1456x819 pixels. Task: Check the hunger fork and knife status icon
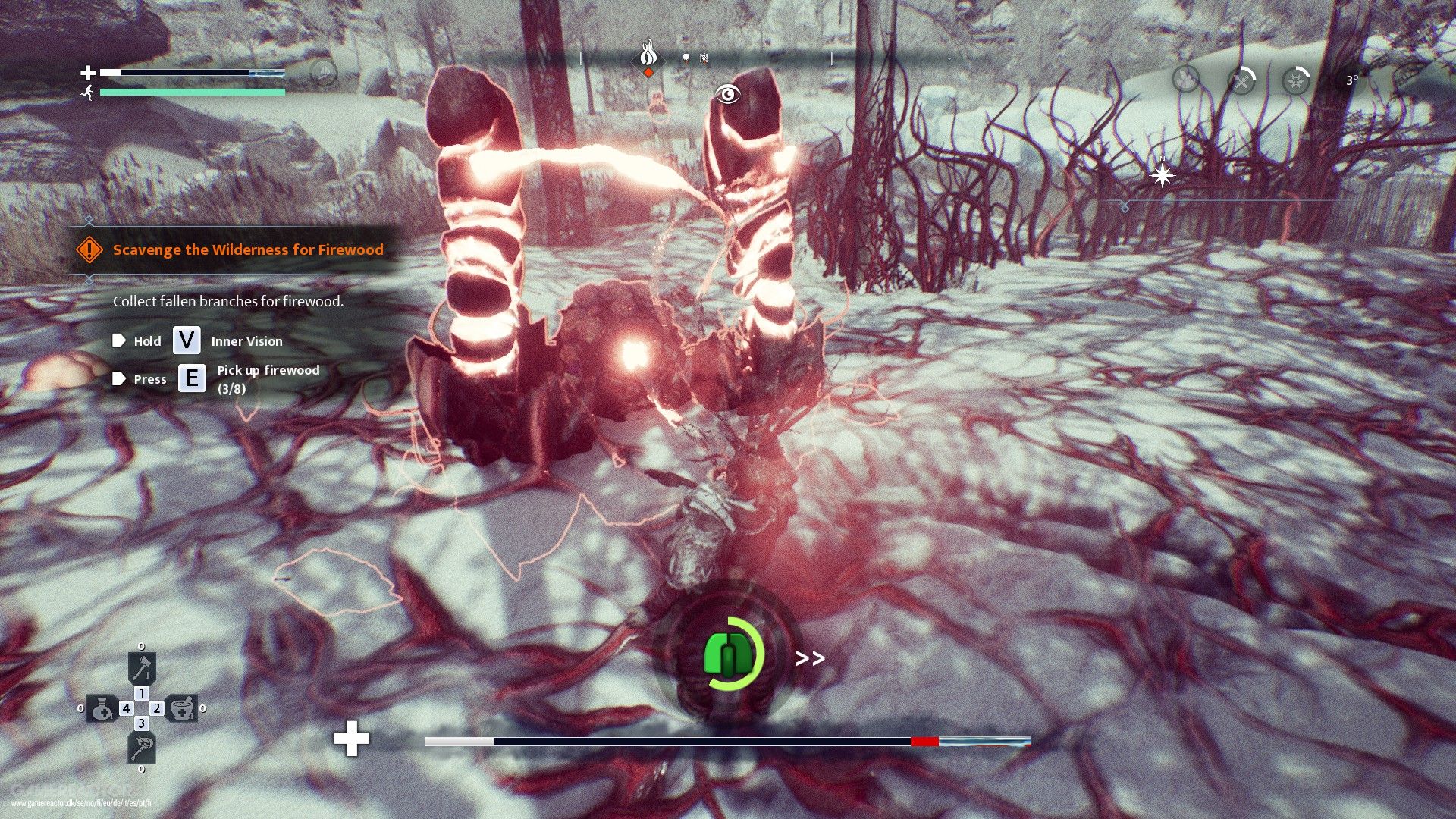coord(1241,79)
